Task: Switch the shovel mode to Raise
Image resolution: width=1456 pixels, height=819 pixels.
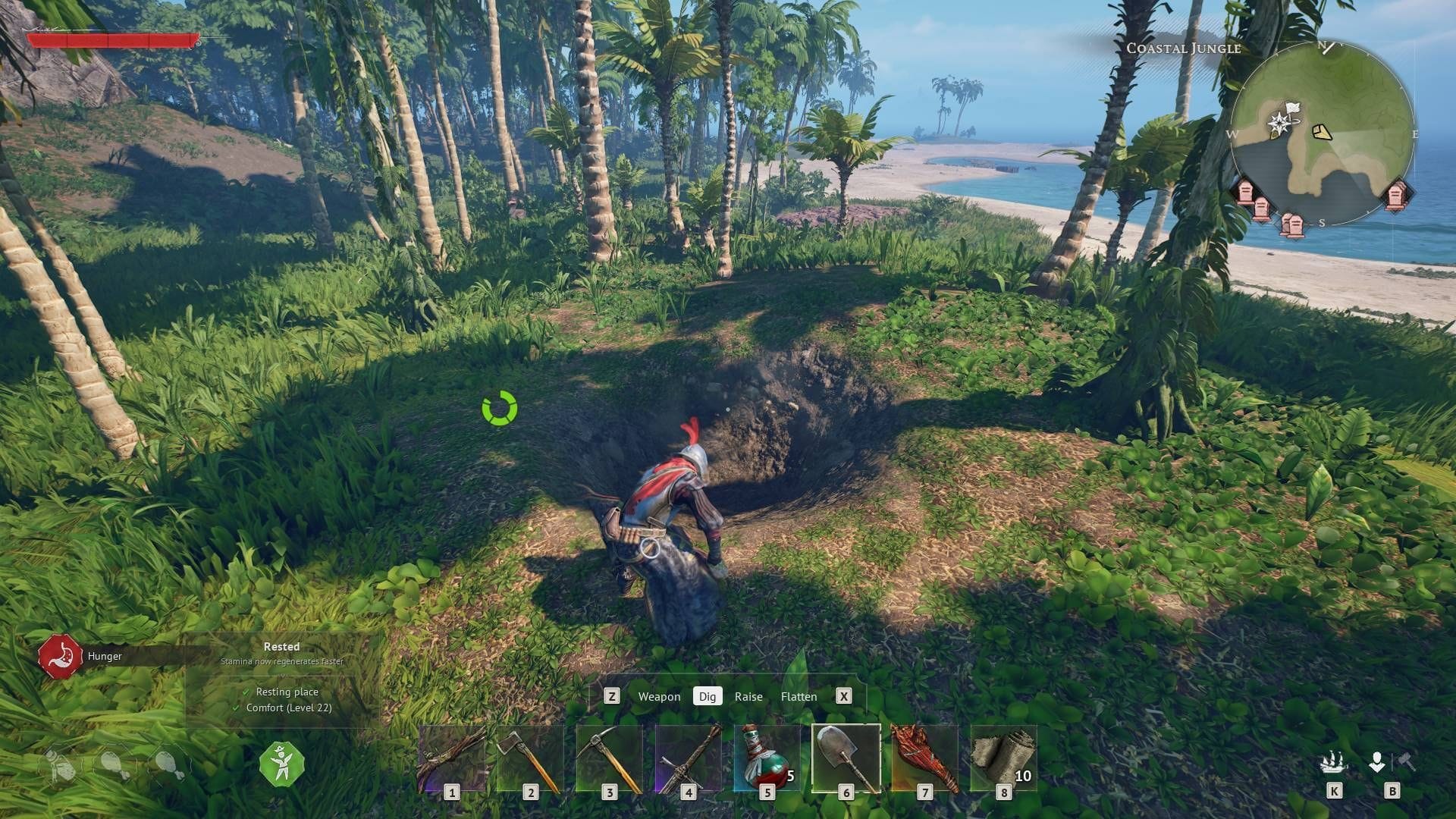Action: pyautogui.click(x=748, y=696)
